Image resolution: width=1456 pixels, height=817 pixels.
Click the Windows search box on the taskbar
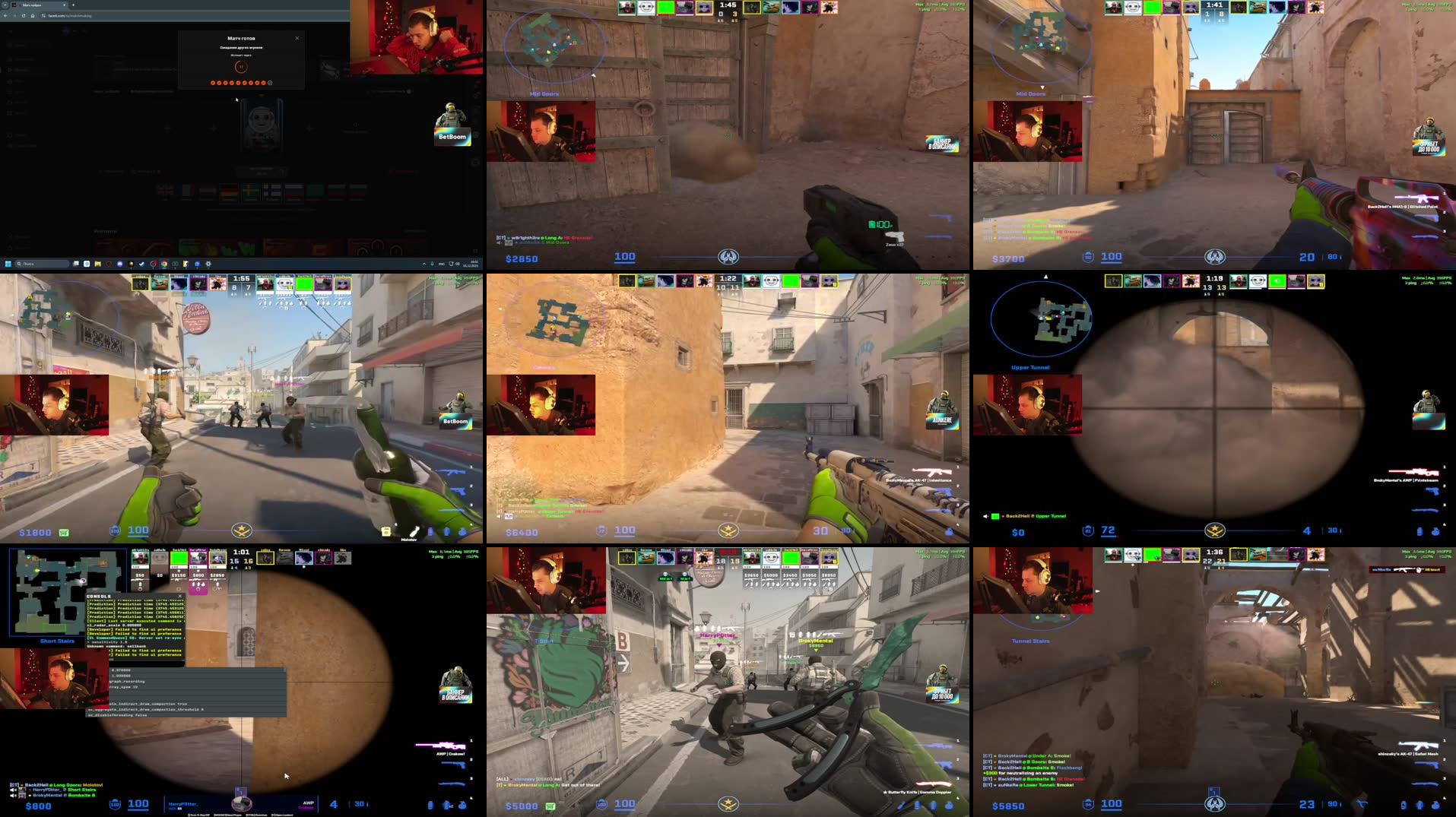tap(40, 264)
